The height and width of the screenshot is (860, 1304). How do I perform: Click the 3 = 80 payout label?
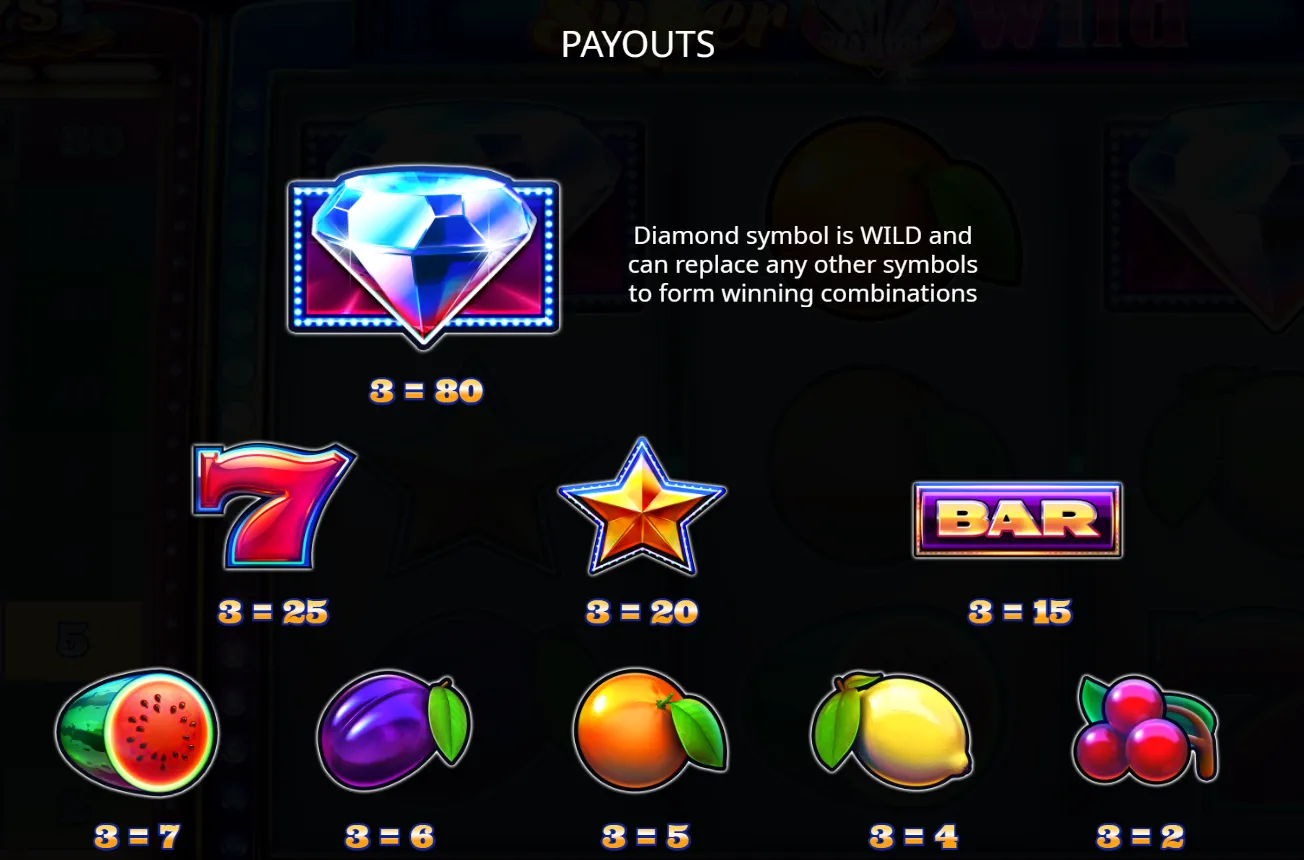(x=424, y=391)
